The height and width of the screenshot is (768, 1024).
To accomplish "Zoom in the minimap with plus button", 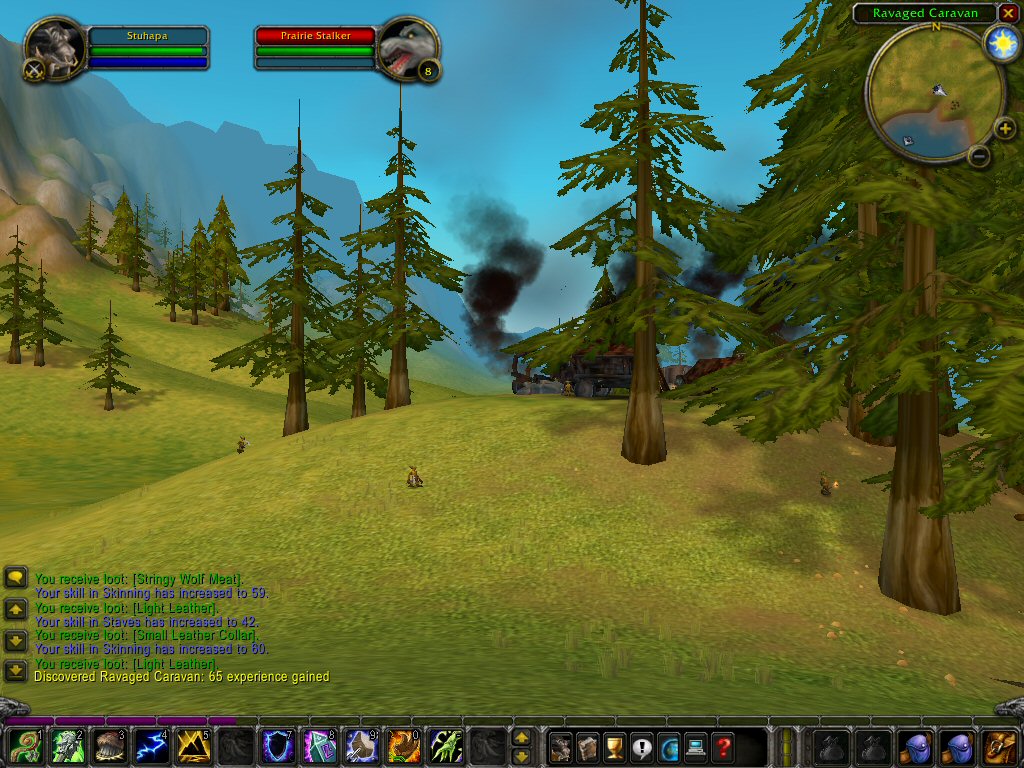I will tap(1005, 128).
